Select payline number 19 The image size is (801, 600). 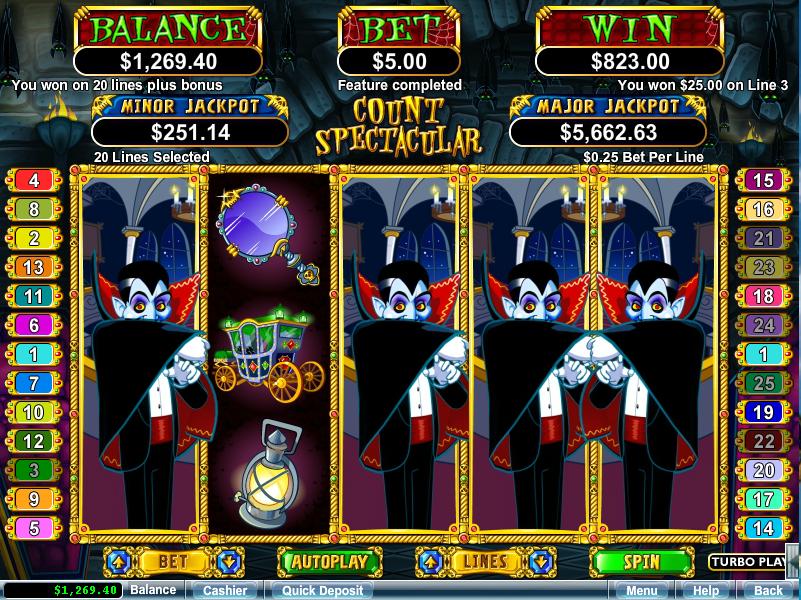[x=764, y=412]
